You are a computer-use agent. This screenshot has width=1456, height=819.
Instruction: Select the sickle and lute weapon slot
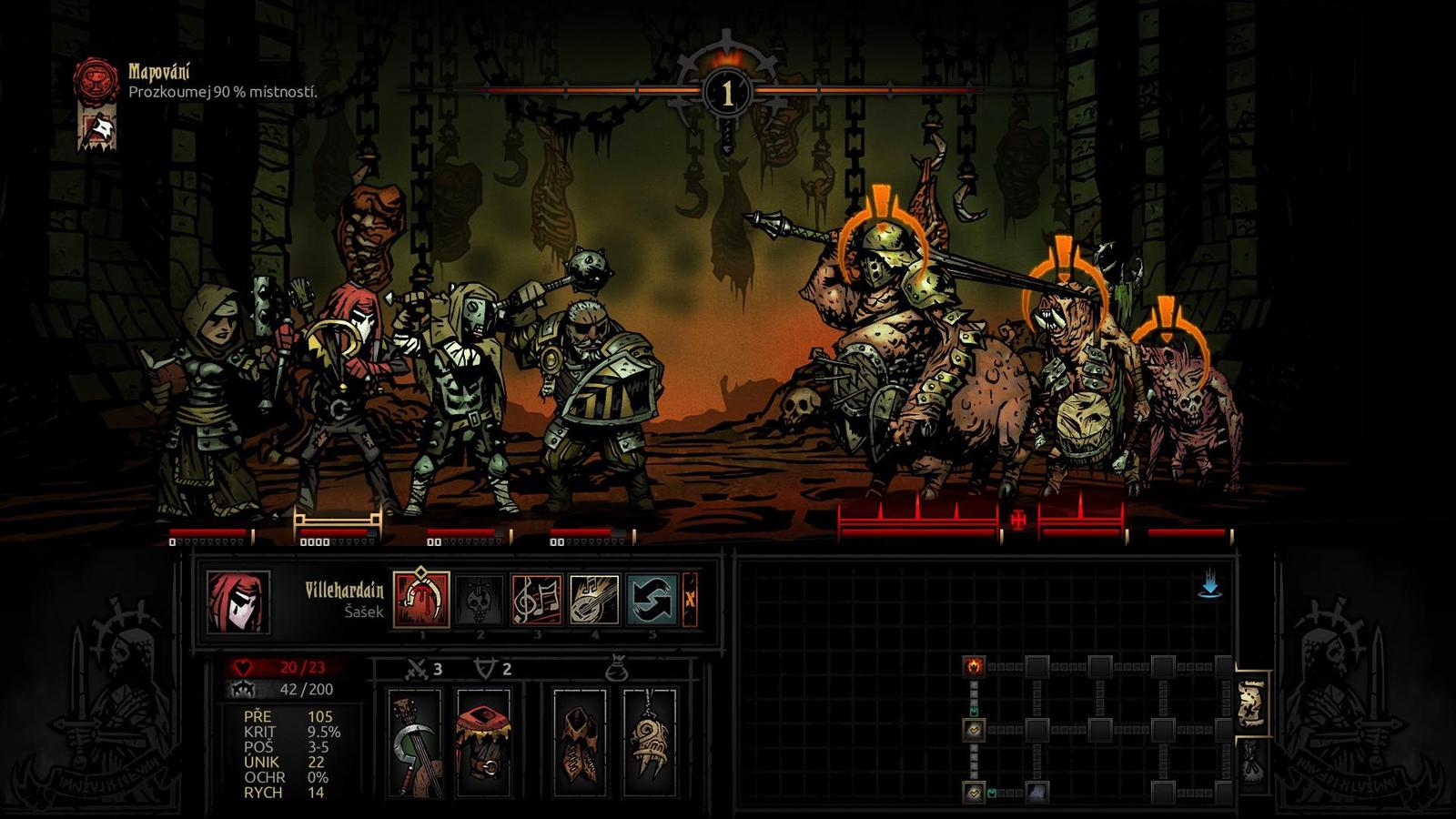click(414, 742)
